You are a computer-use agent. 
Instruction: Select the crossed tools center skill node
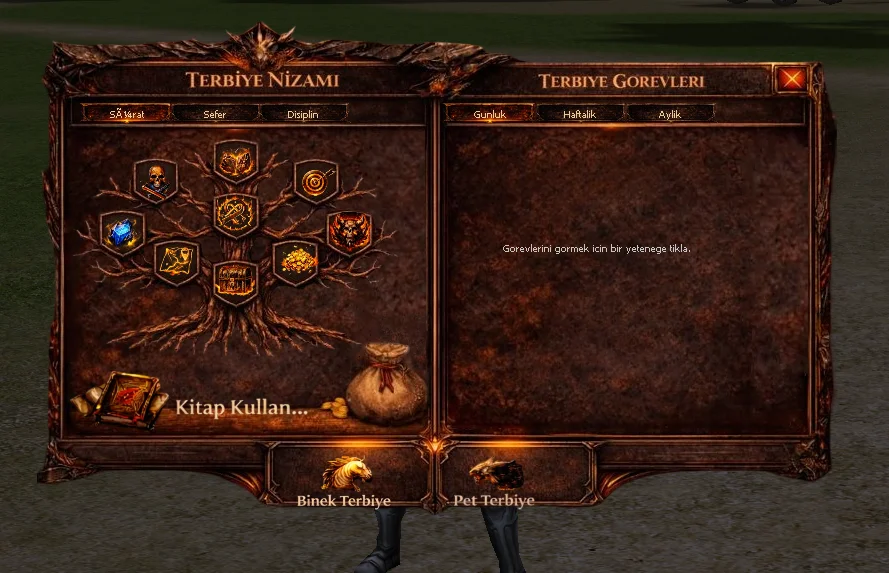[x=236, y=214]
